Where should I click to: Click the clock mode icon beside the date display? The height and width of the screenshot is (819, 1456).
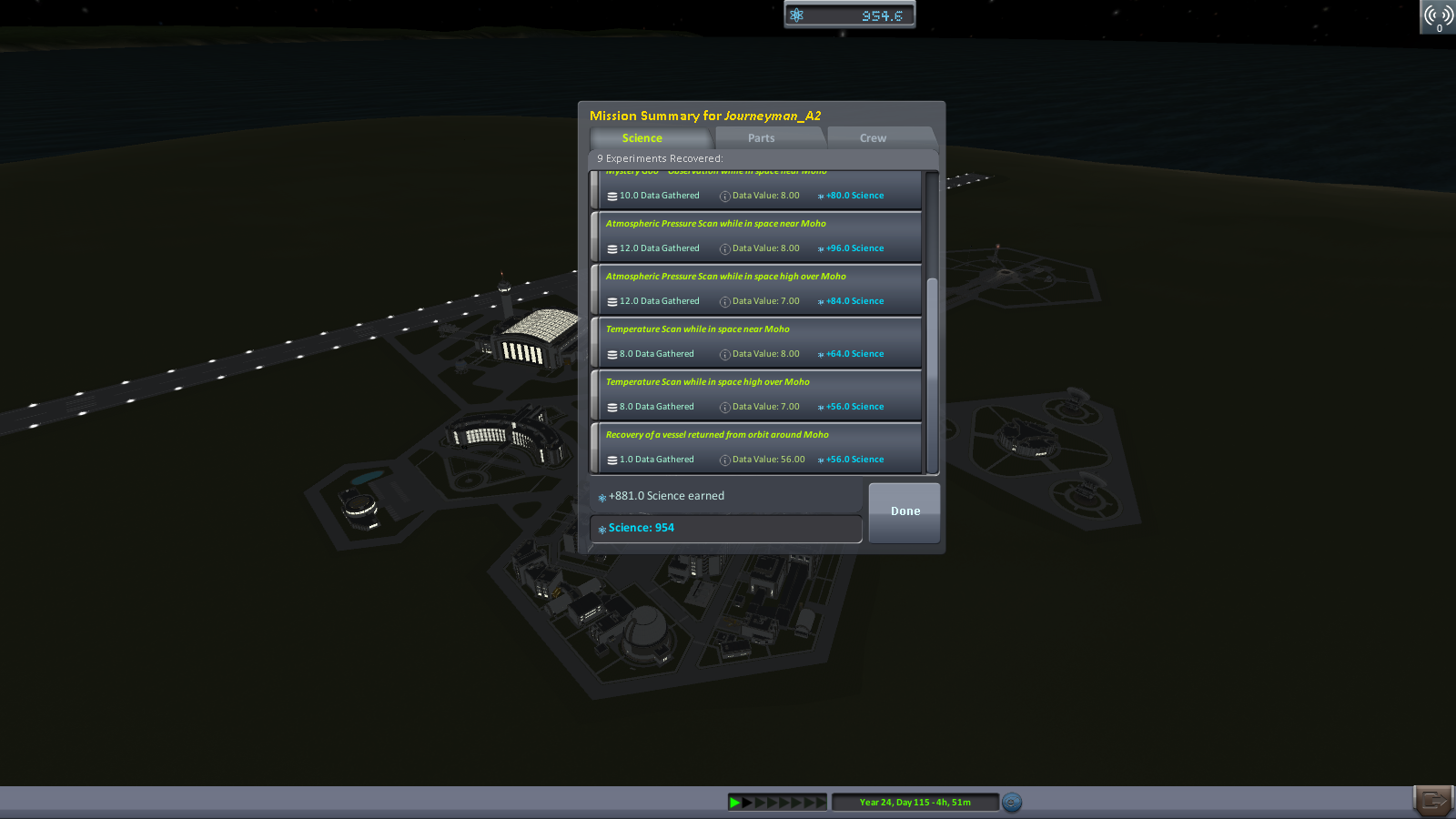point(1011,803)
